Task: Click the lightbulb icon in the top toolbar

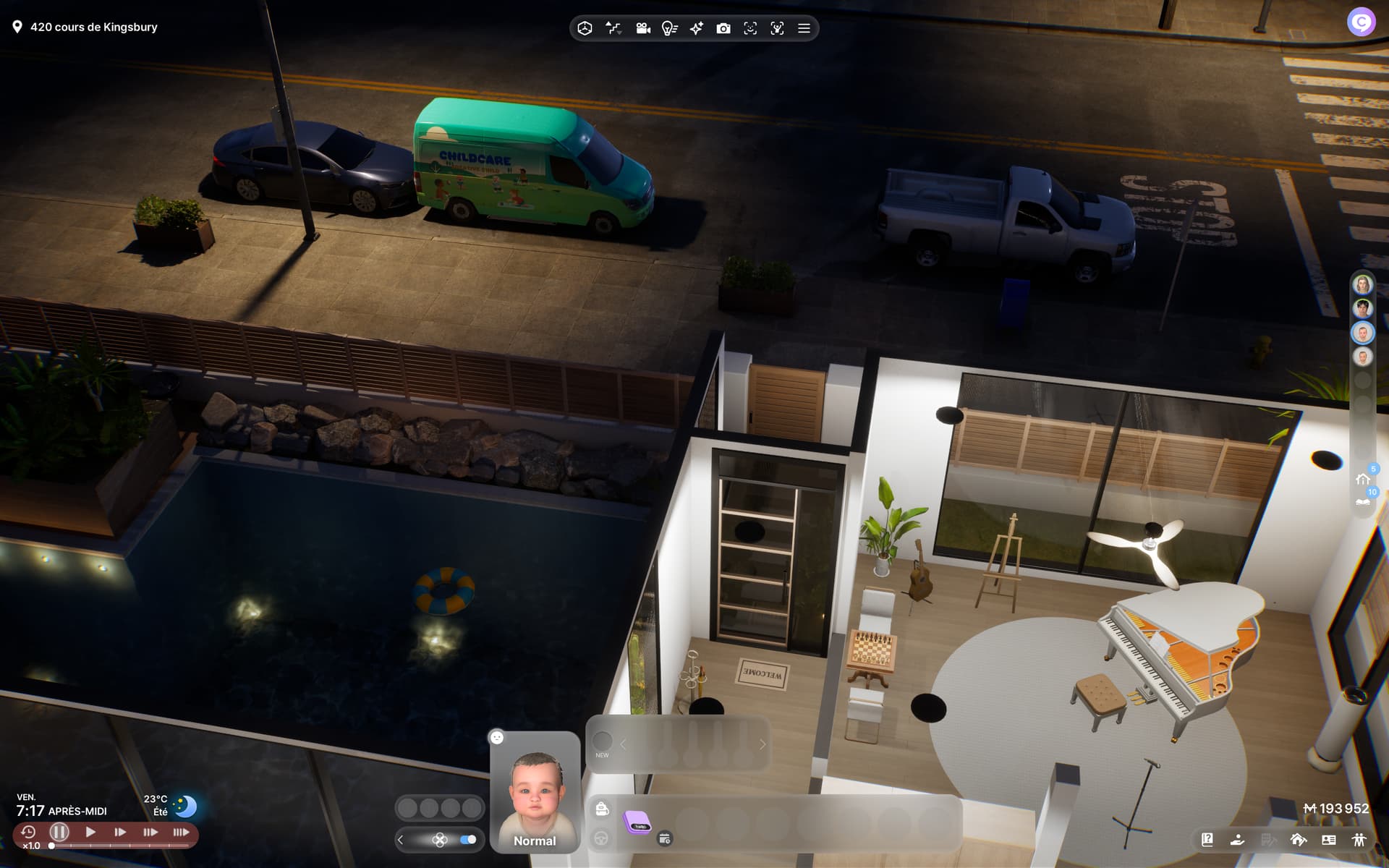Action: point(669,28)
